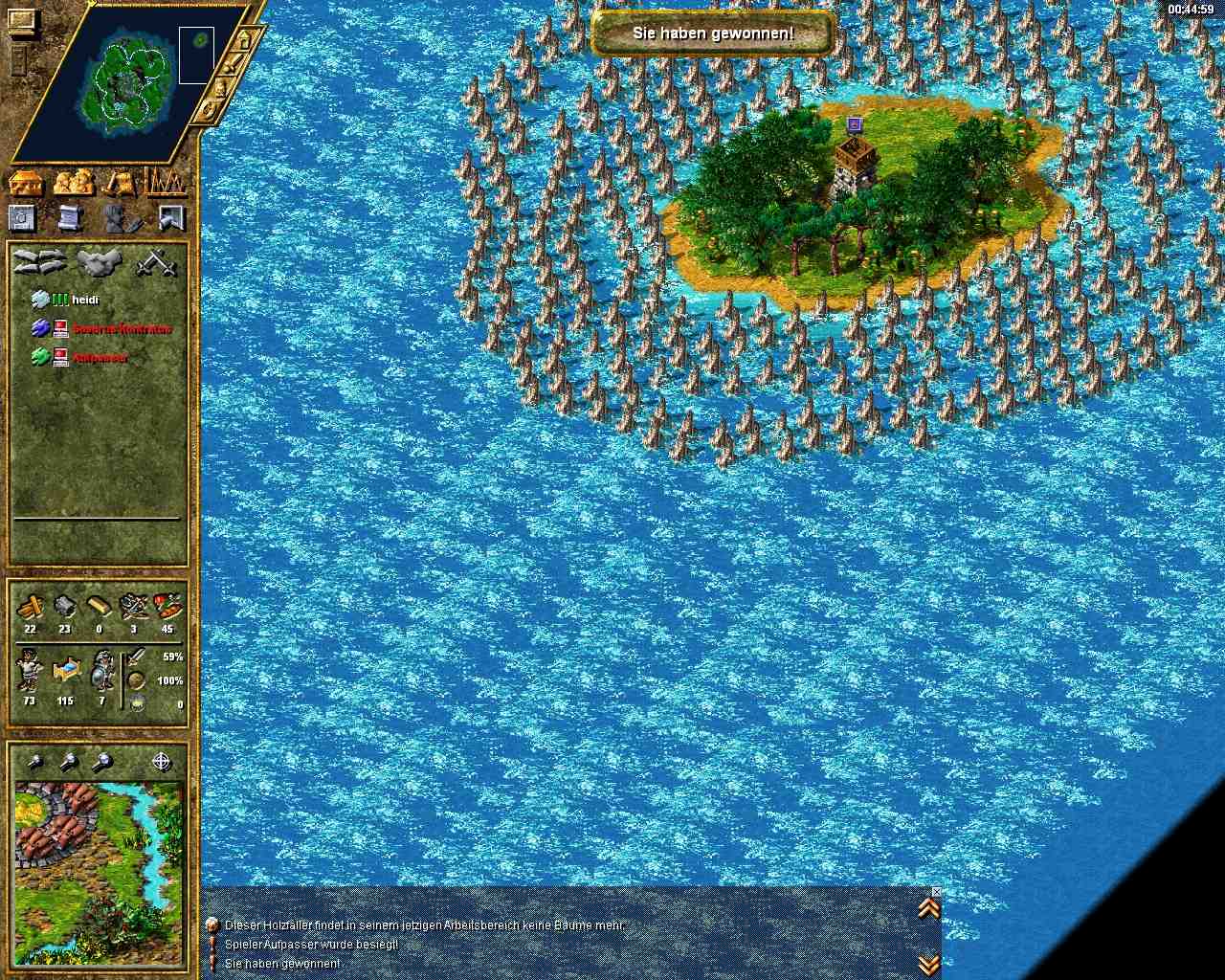Open the statistics graph menu

165,180
